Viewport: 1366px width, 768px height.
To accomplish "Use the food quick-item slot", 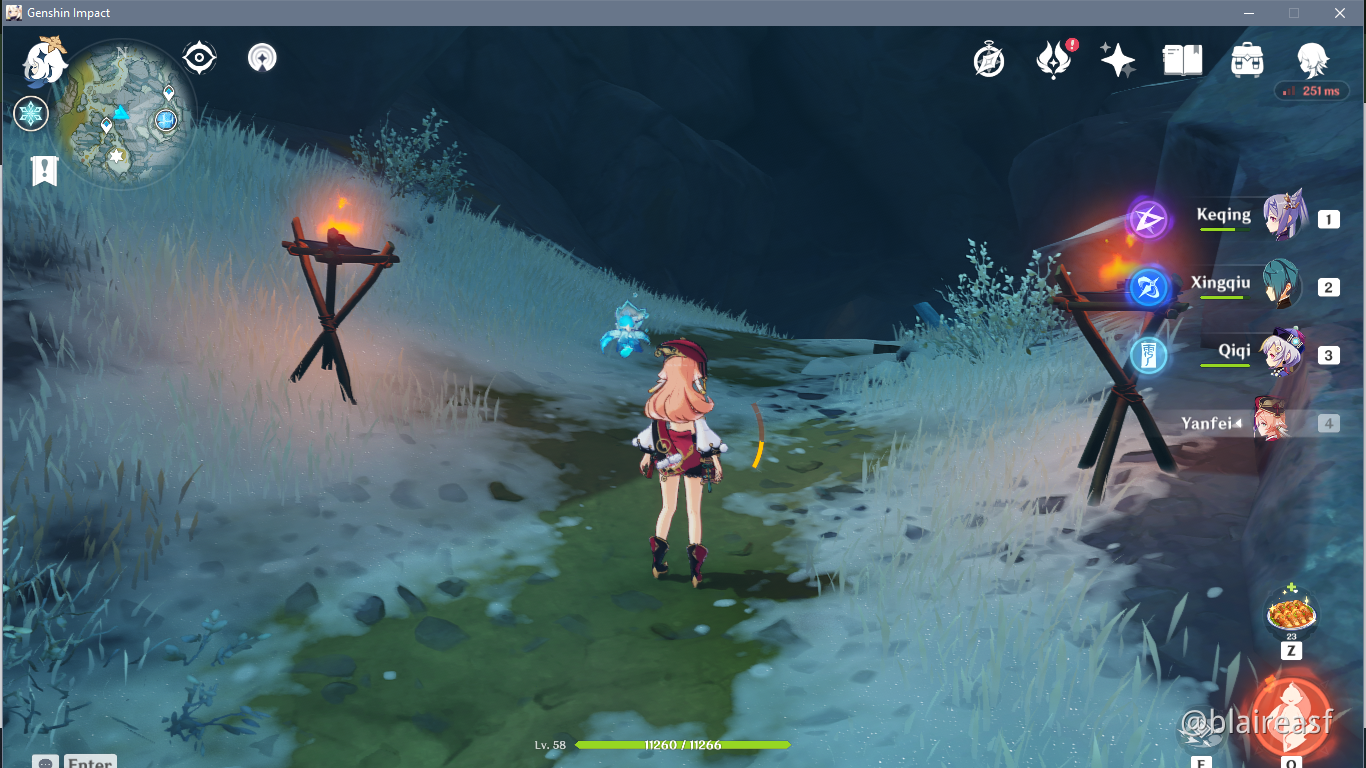I will click(x=1291, y=613).
